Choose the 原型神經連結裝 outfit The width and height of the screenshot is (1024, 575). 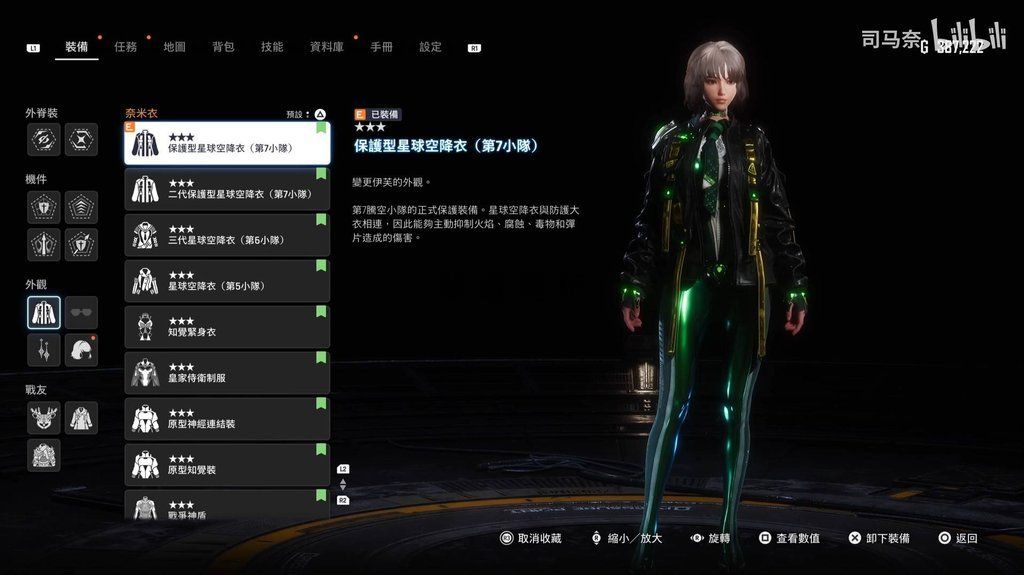point(227,419)
